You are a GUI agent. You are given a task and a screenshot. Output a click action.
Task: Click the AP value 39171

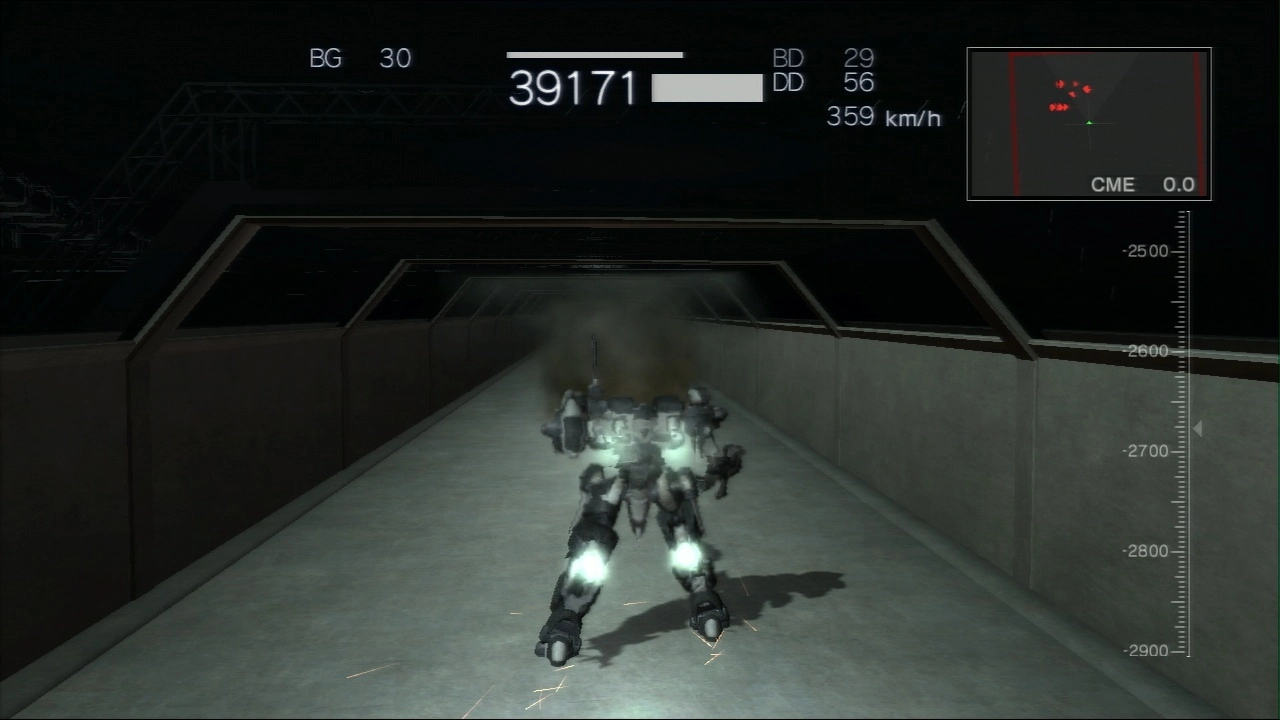point(573,89)
